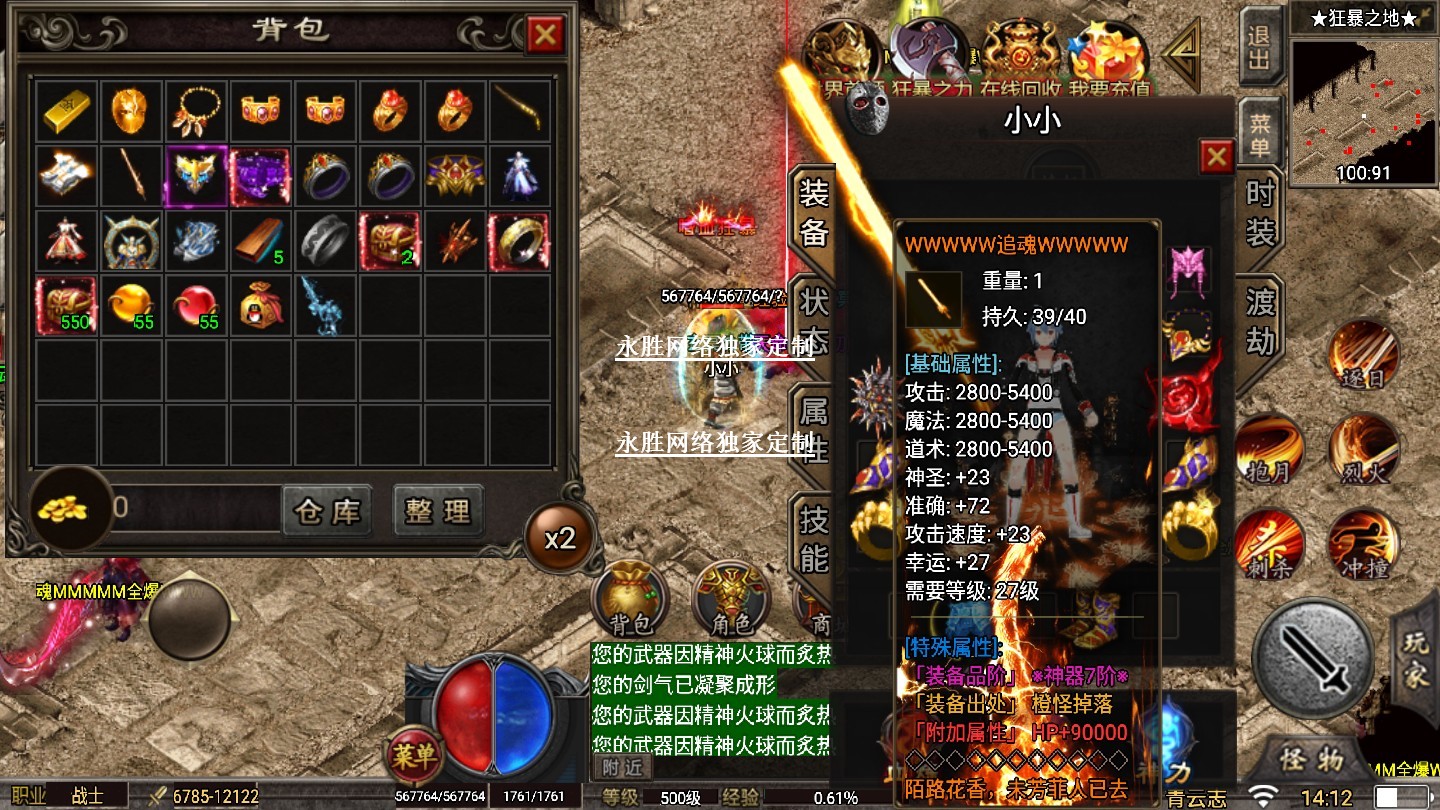
Task: Activate the 刺杀 skill
Action: point(1269,545)
